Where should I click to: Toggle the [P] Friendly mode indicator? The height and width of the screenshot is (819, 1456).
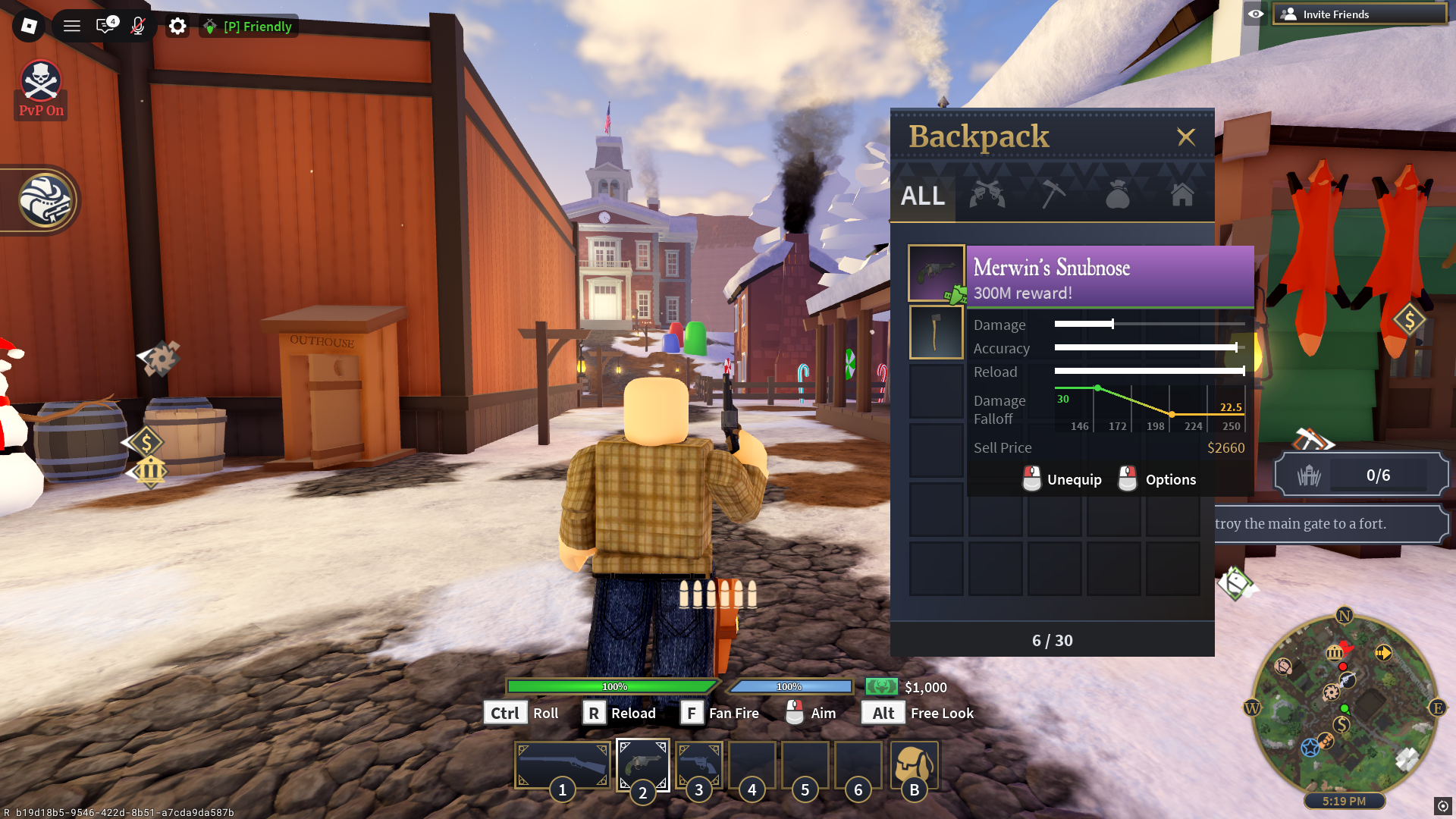point(248,26)
